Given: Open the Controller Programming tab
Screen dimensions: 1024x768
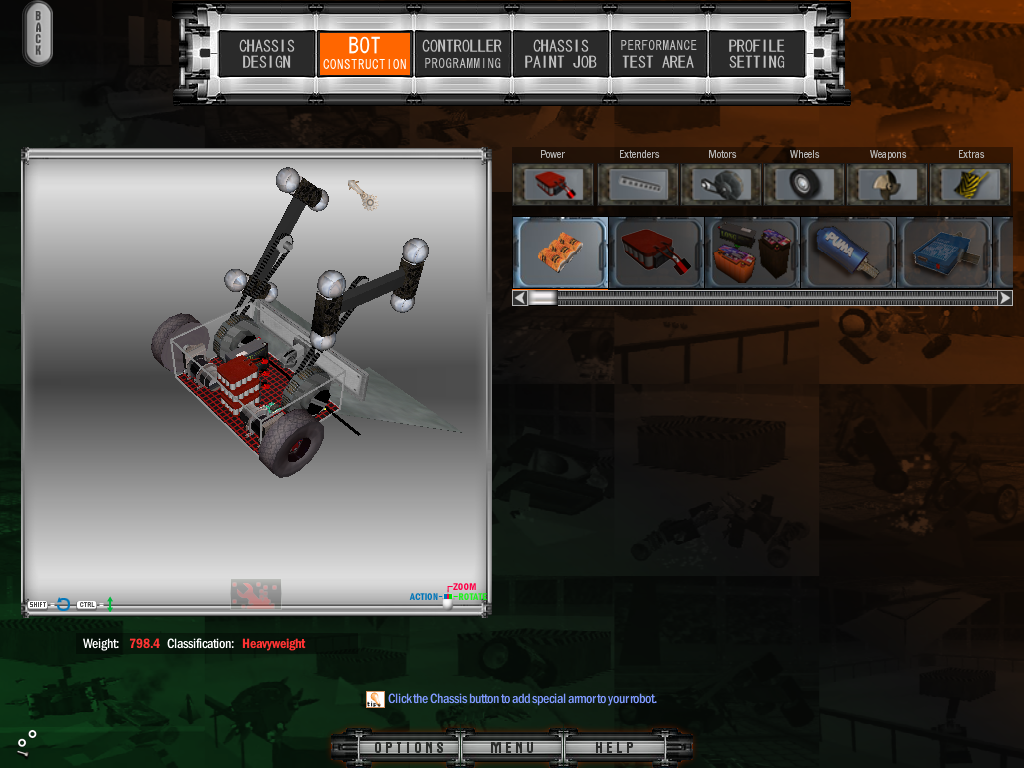Looking at the screenshot, I should point(462,54).
